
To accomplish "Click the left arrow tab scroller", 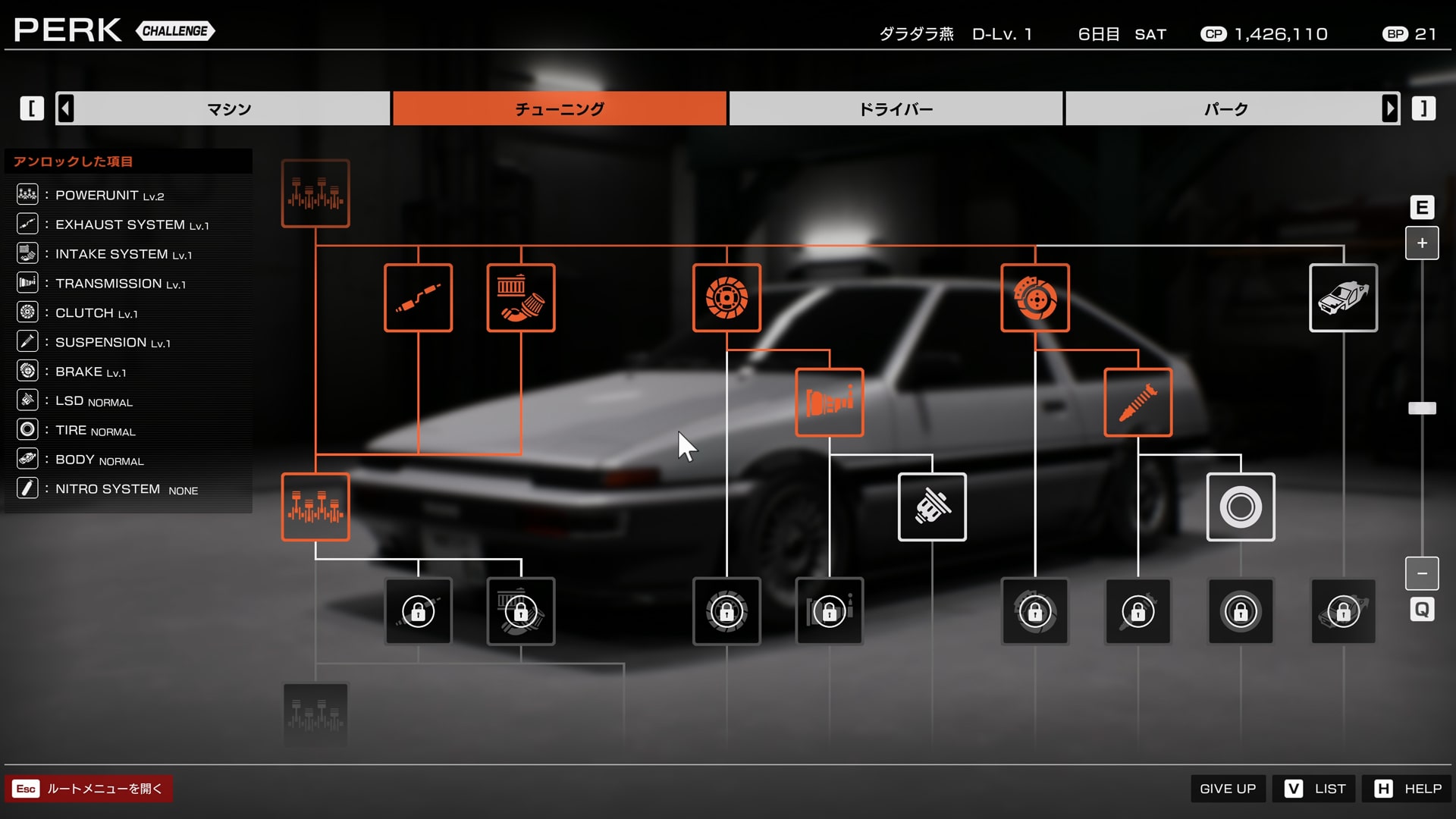I will (x=66, y=108).
